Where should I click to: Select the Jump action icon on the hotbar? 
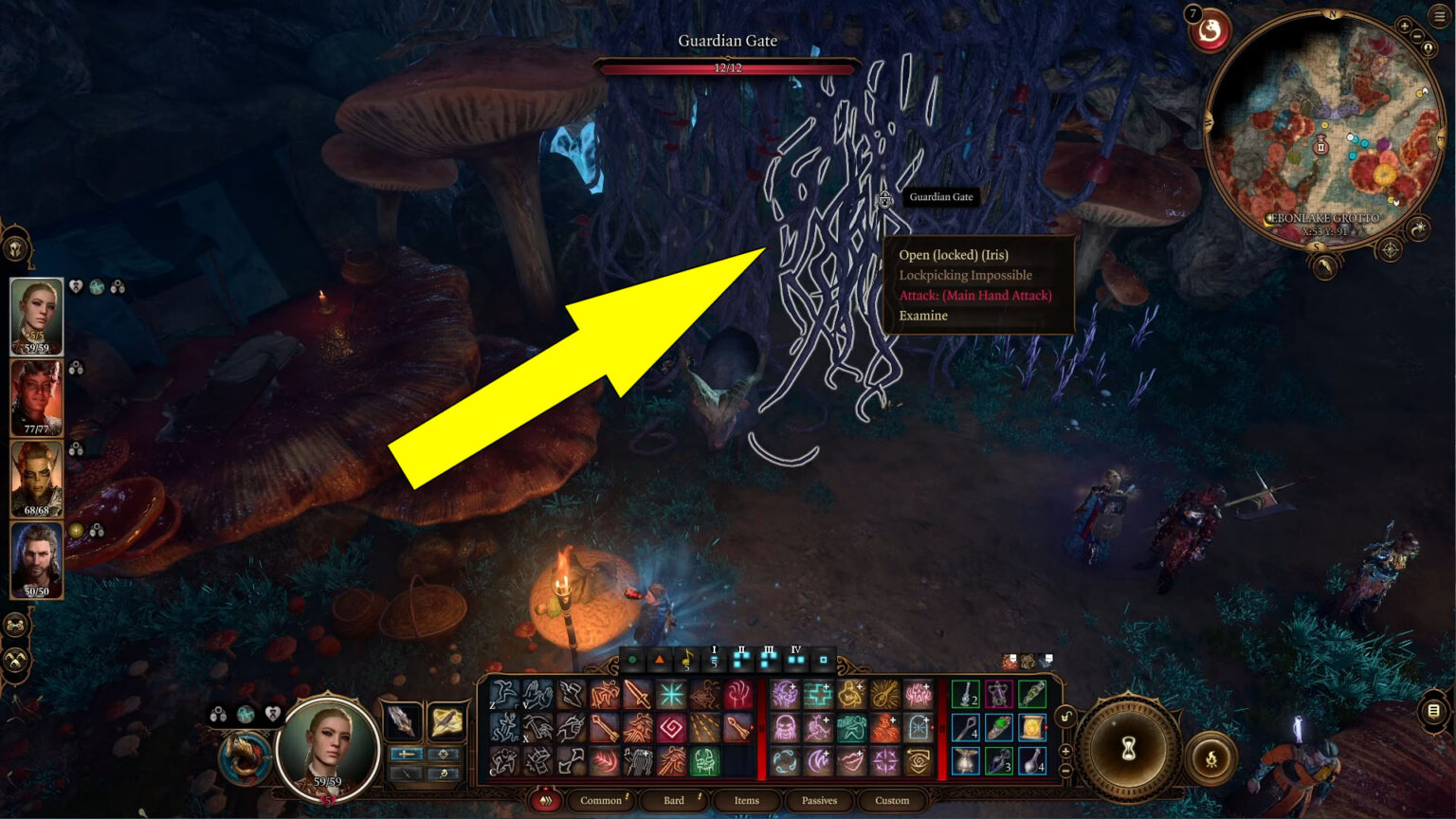tap(505, 694)
